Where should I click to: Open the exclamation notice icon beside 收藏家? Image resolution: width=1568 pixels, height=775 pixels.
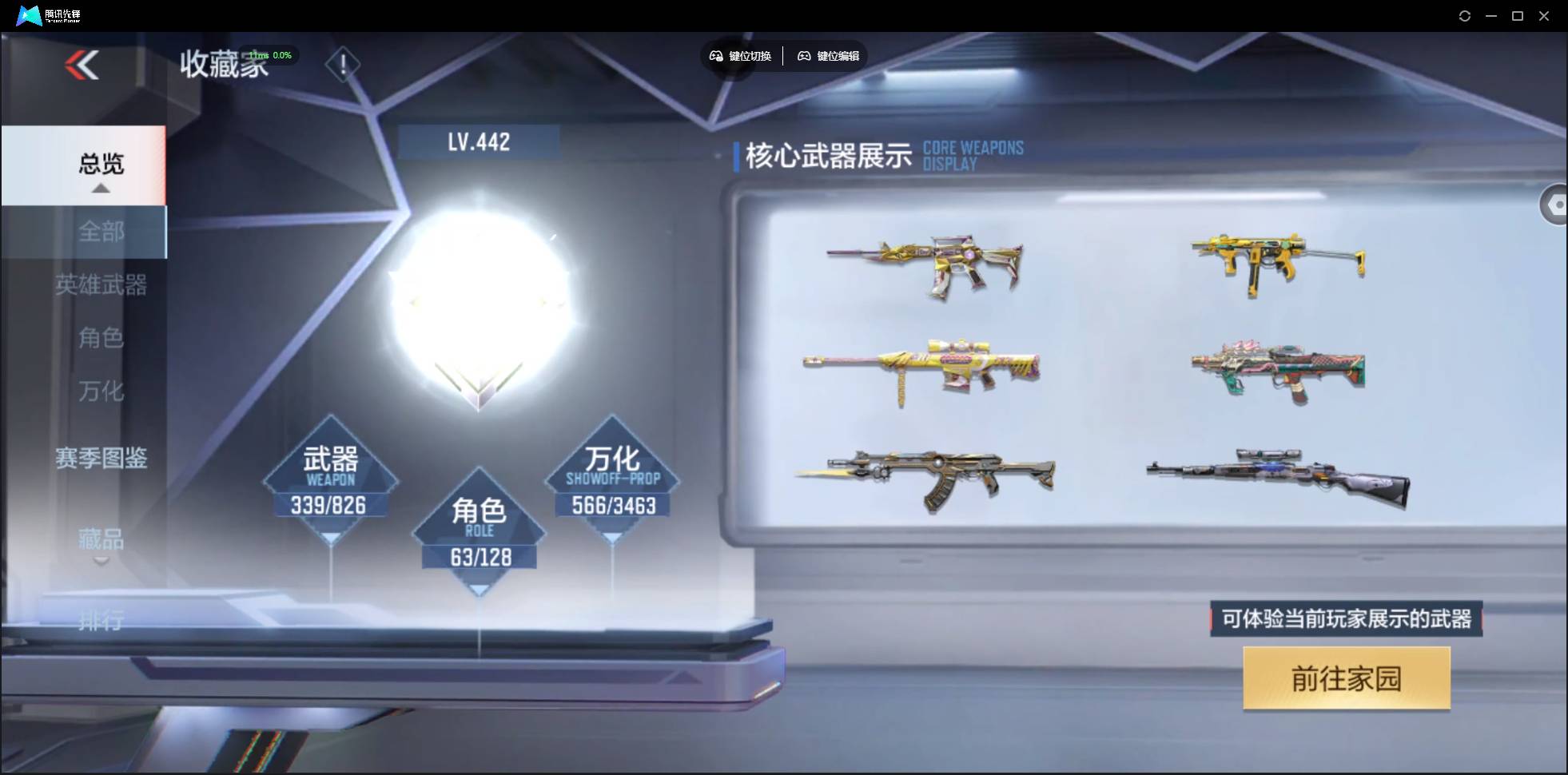click(x=343, y=63)
